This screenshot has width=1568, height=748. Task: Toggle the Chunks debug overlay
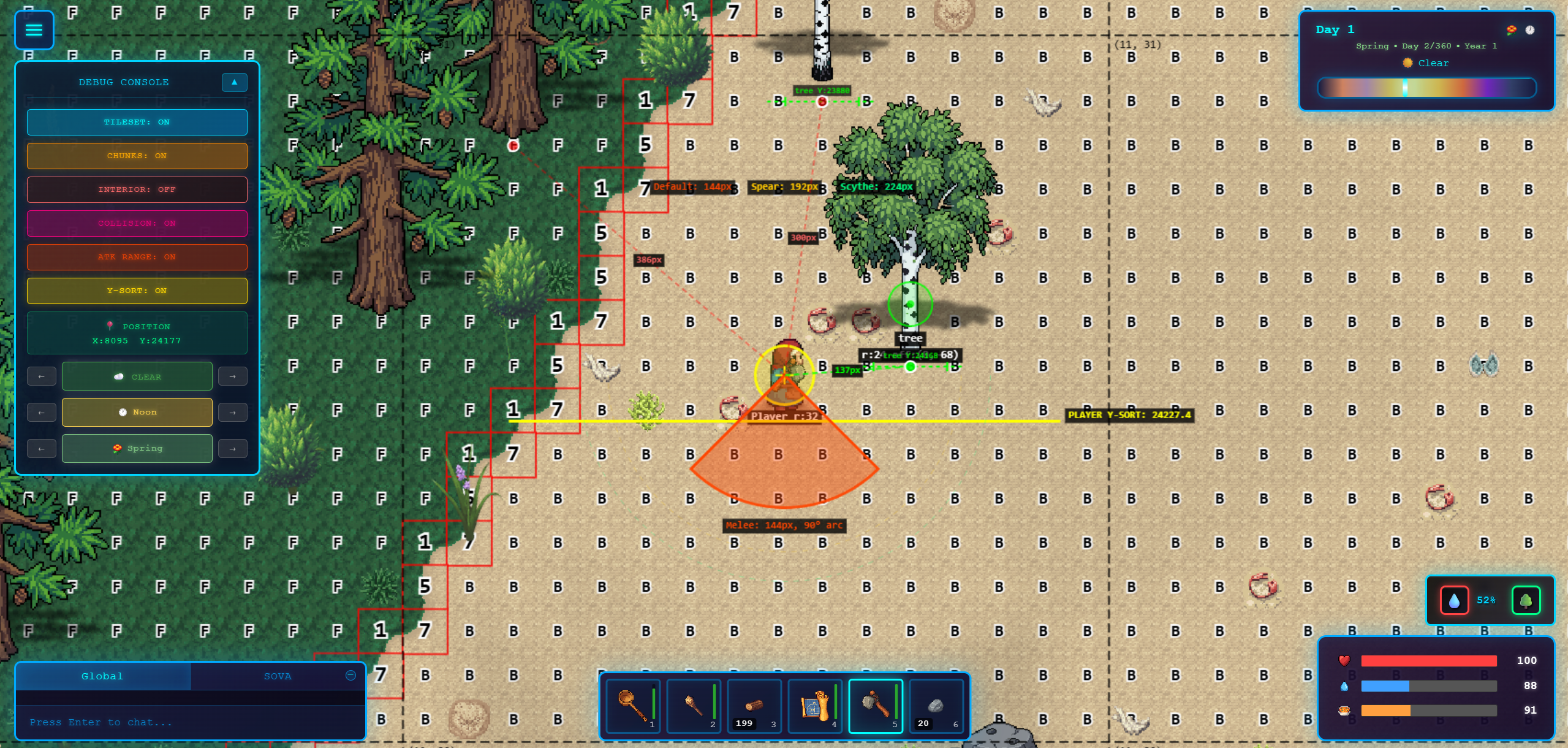(137, 156)
